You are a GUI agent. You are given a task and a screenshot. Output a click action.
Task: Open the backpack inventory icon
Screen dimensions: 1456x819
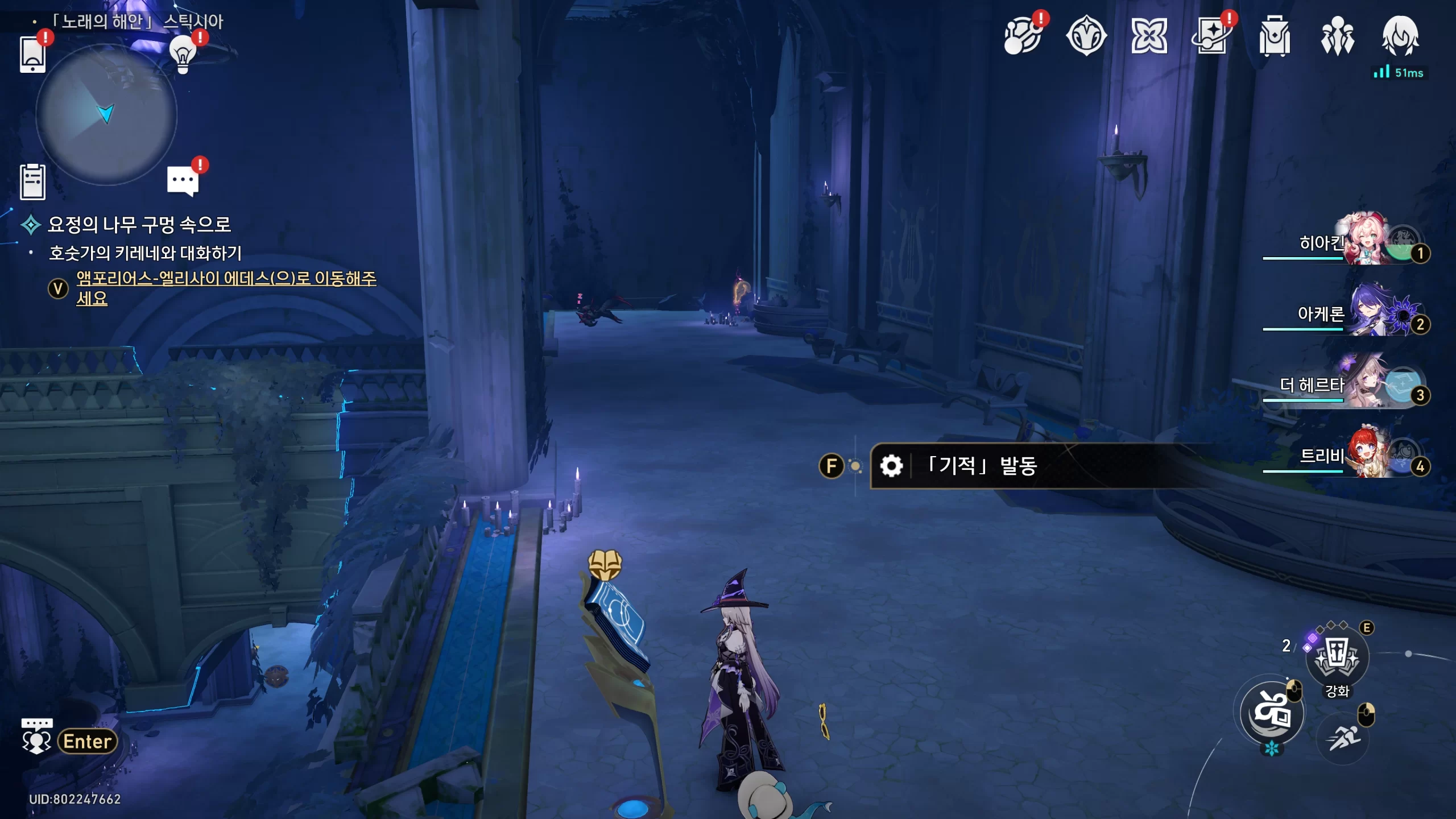[1275, 36]
